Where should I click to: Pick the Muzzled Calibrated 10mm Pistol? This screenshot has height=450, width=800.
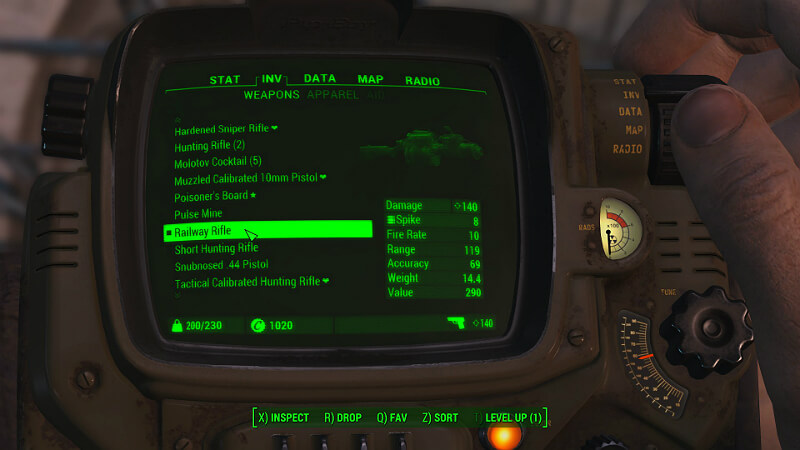click(x=250, y=178)
